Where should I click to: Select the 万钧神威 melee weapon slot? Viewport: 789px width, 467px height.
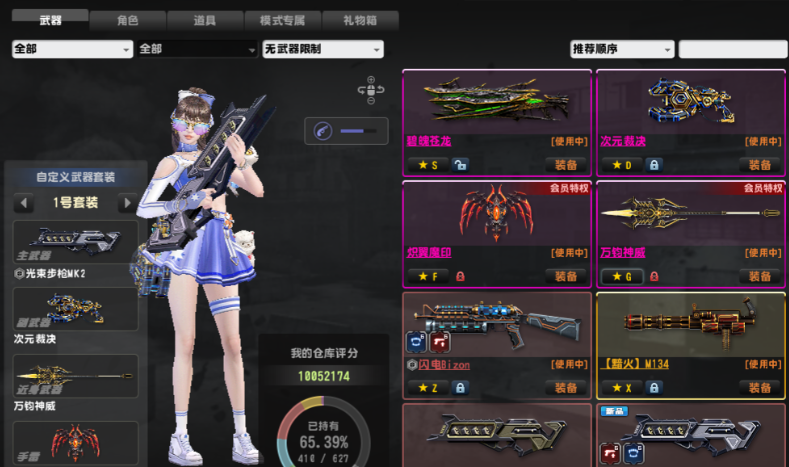(x=76, y=376)
